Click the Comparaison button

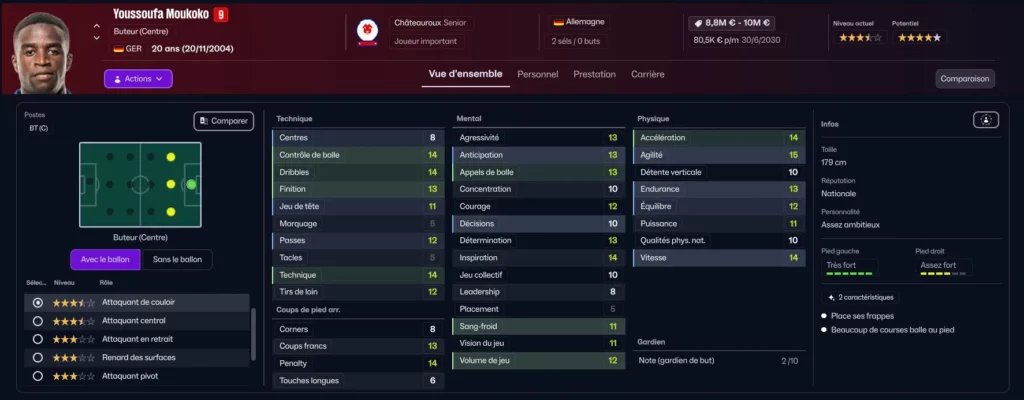965,78
